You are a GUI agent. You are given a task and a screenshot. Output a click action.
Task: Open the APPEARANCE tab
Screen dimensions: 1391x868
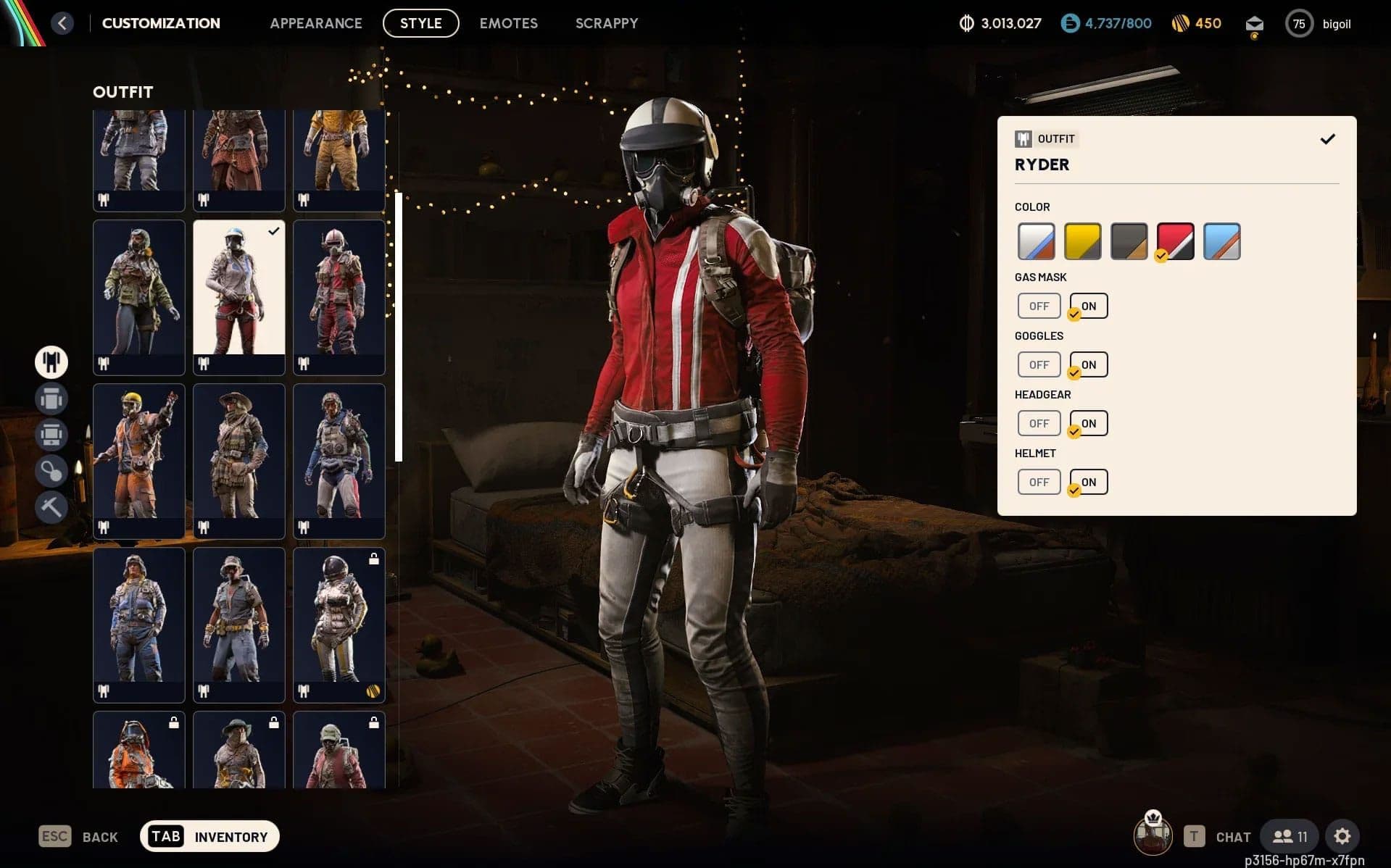coord(316,22)
